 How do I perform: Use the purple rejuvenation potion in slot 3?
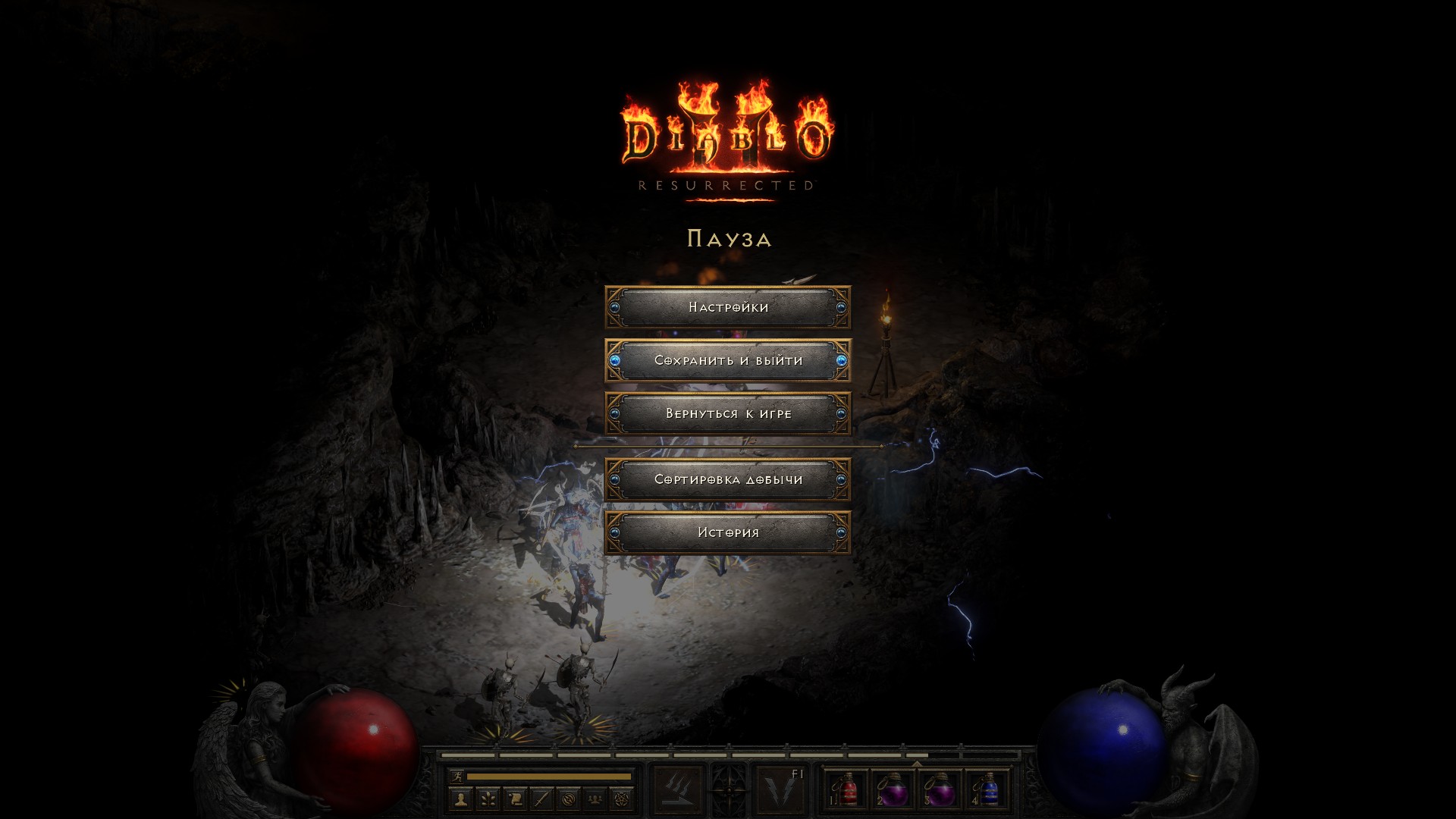[941, 790]
